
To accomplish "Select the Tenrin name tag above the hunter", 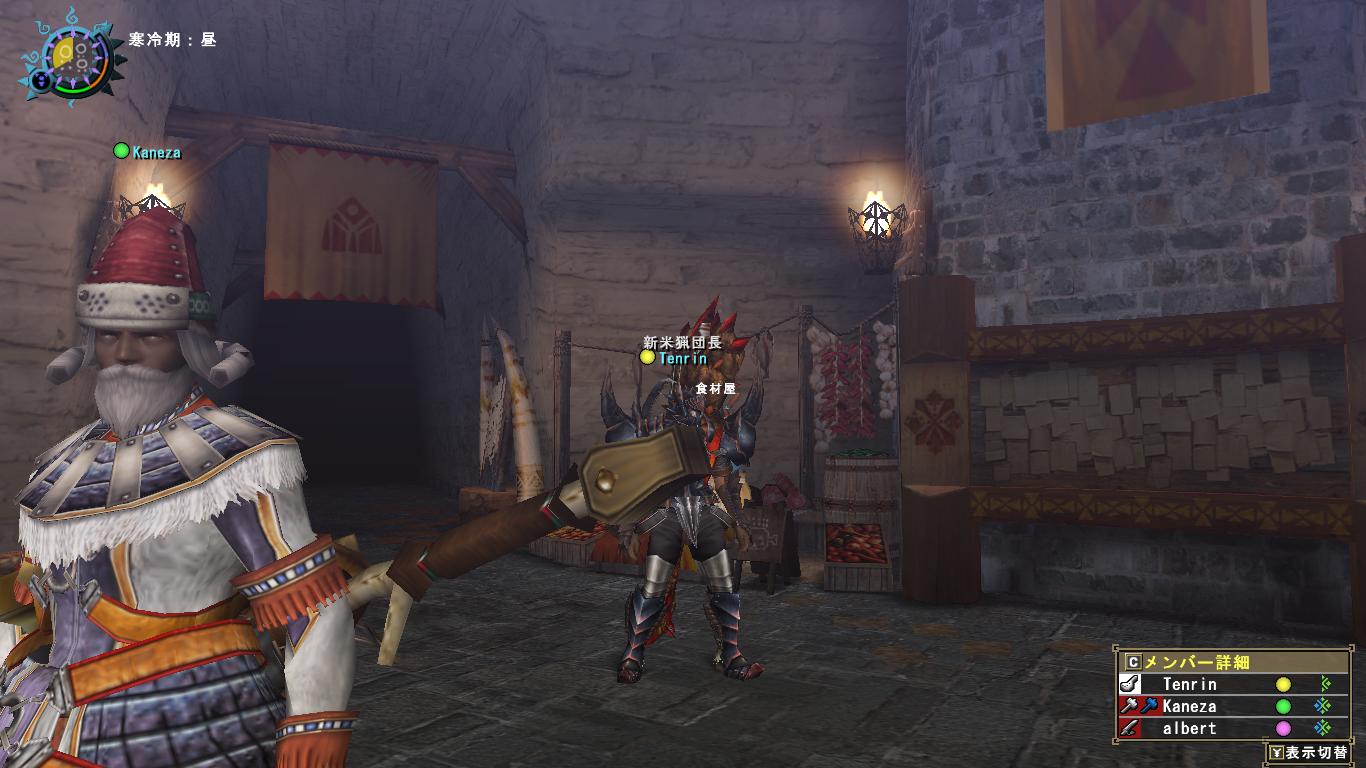I will click(x=682, y=358).
